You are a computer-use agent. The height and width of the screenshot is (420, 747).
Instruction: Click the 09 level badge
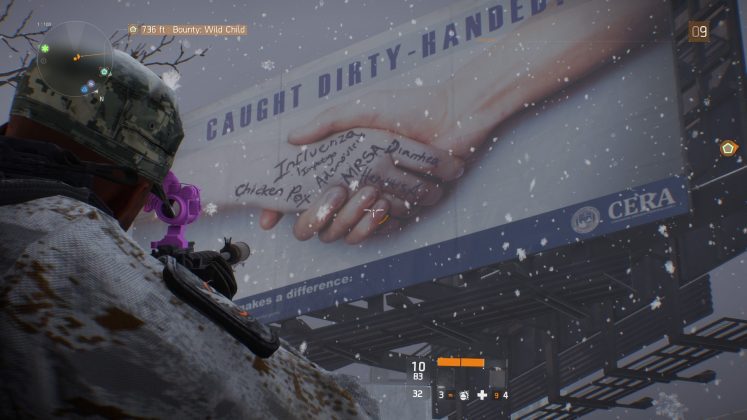699,31
